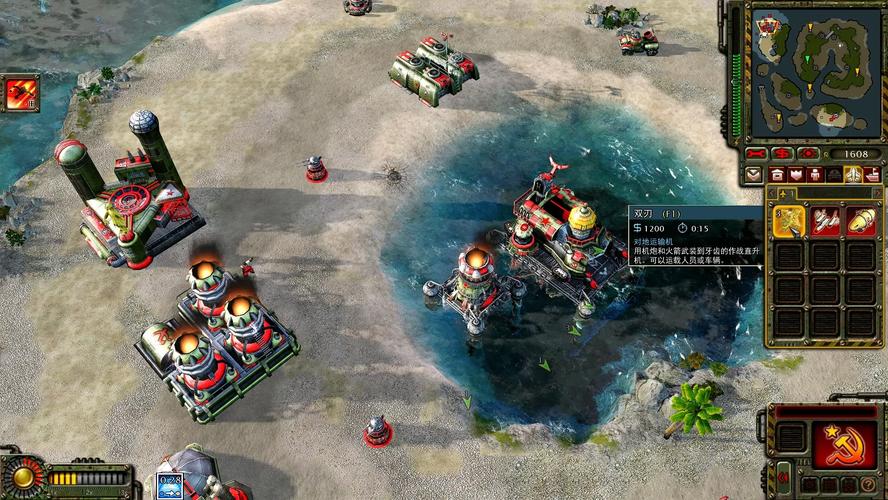
Task: Click the minimap island overview
Action: (x=815, y=72)
